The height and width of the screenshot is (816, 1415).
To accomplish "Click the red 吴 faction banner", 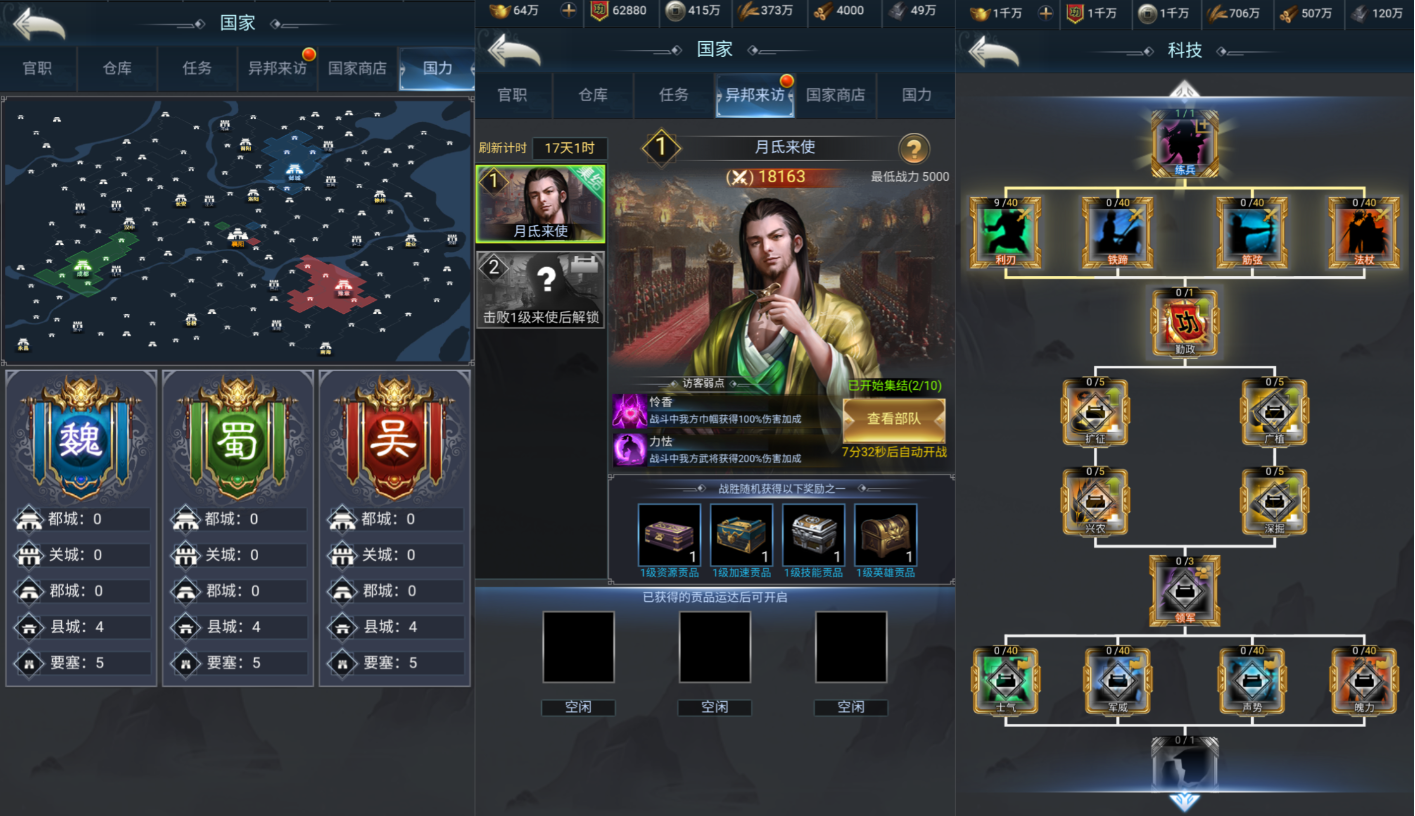I will pyautogui.click(x=395, y=438).
